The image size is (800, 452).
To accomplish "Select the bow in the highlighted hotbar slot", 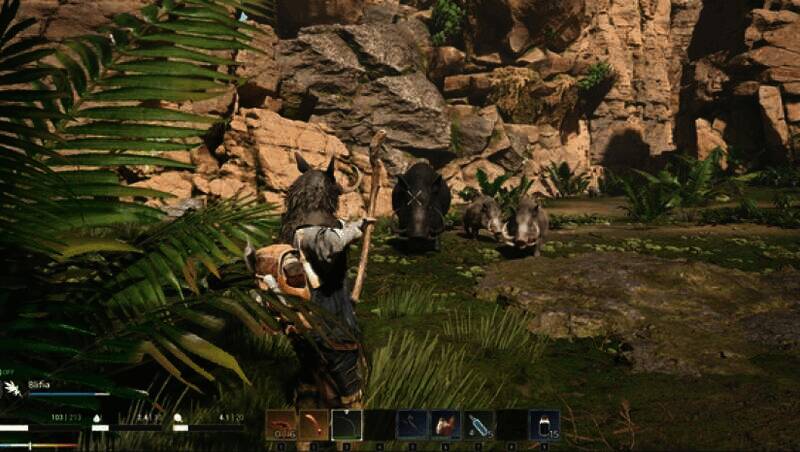I will [346, 425].
